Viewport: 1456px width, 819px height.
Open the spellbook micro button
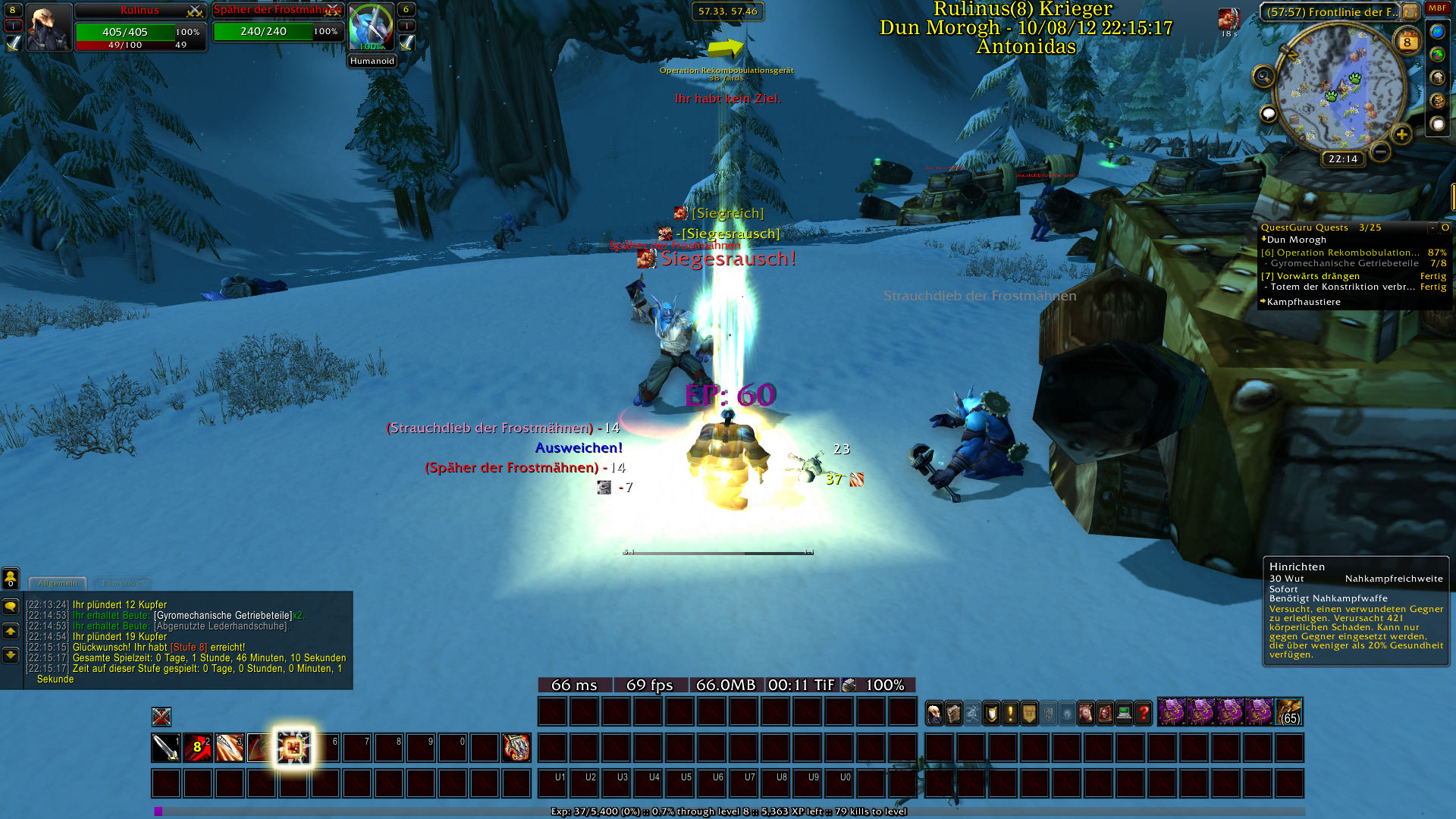point(954,713)
